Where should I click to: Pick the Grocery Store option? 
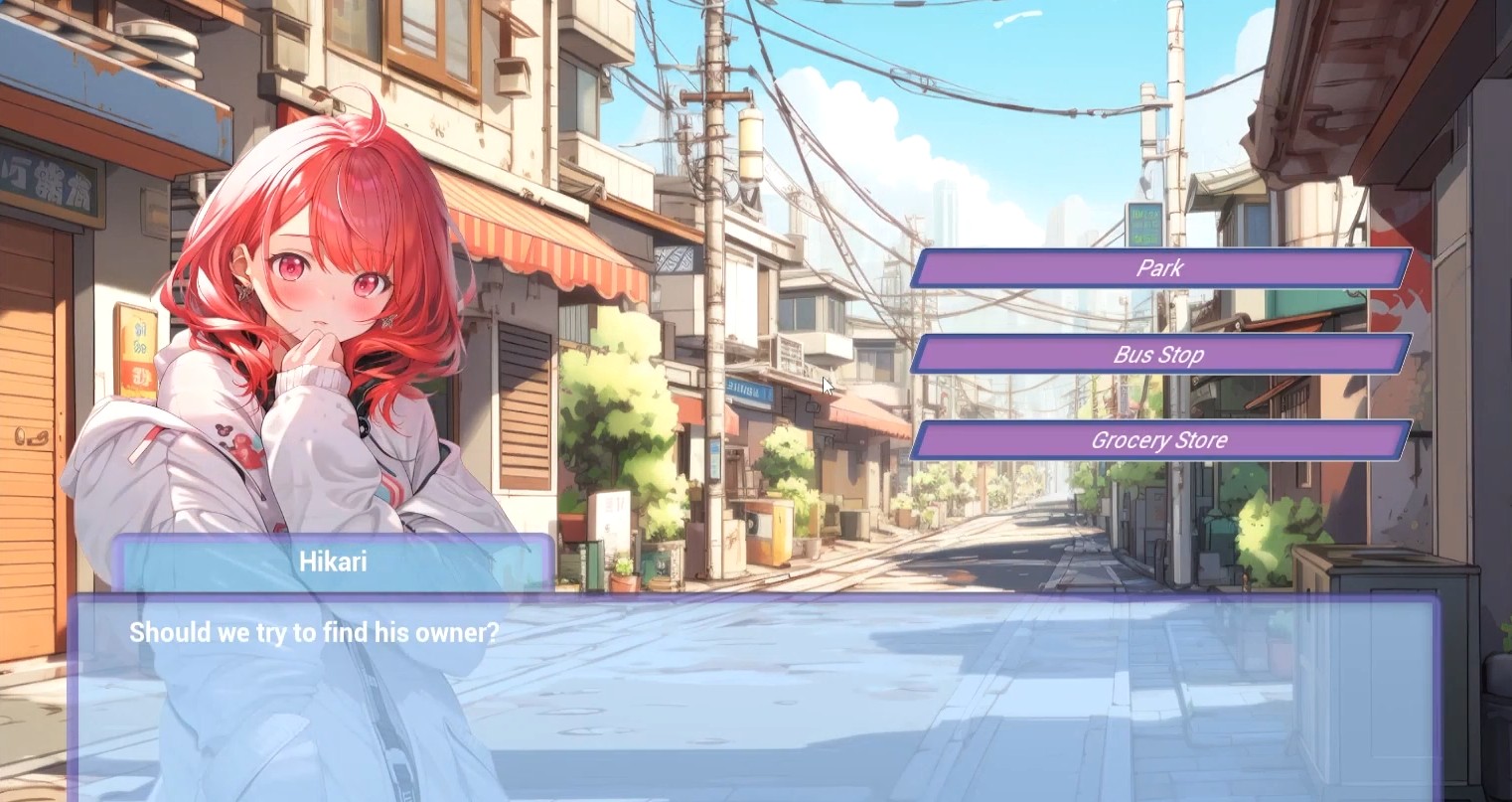[x=1160, y=440]
